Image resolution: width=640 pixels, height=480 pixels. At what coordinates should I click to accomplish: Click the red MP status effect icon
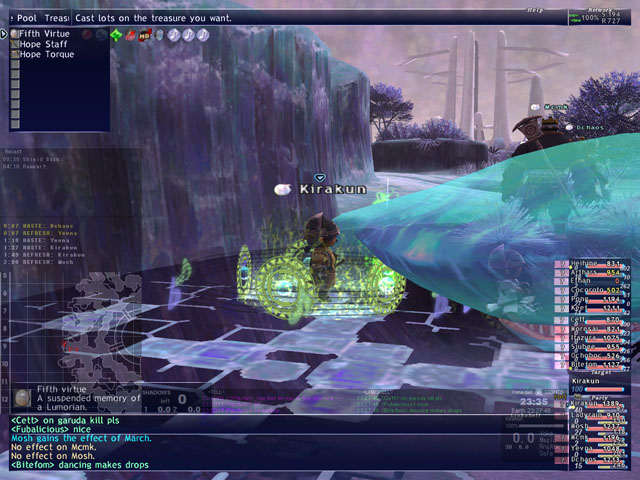(x=145, y=35)
